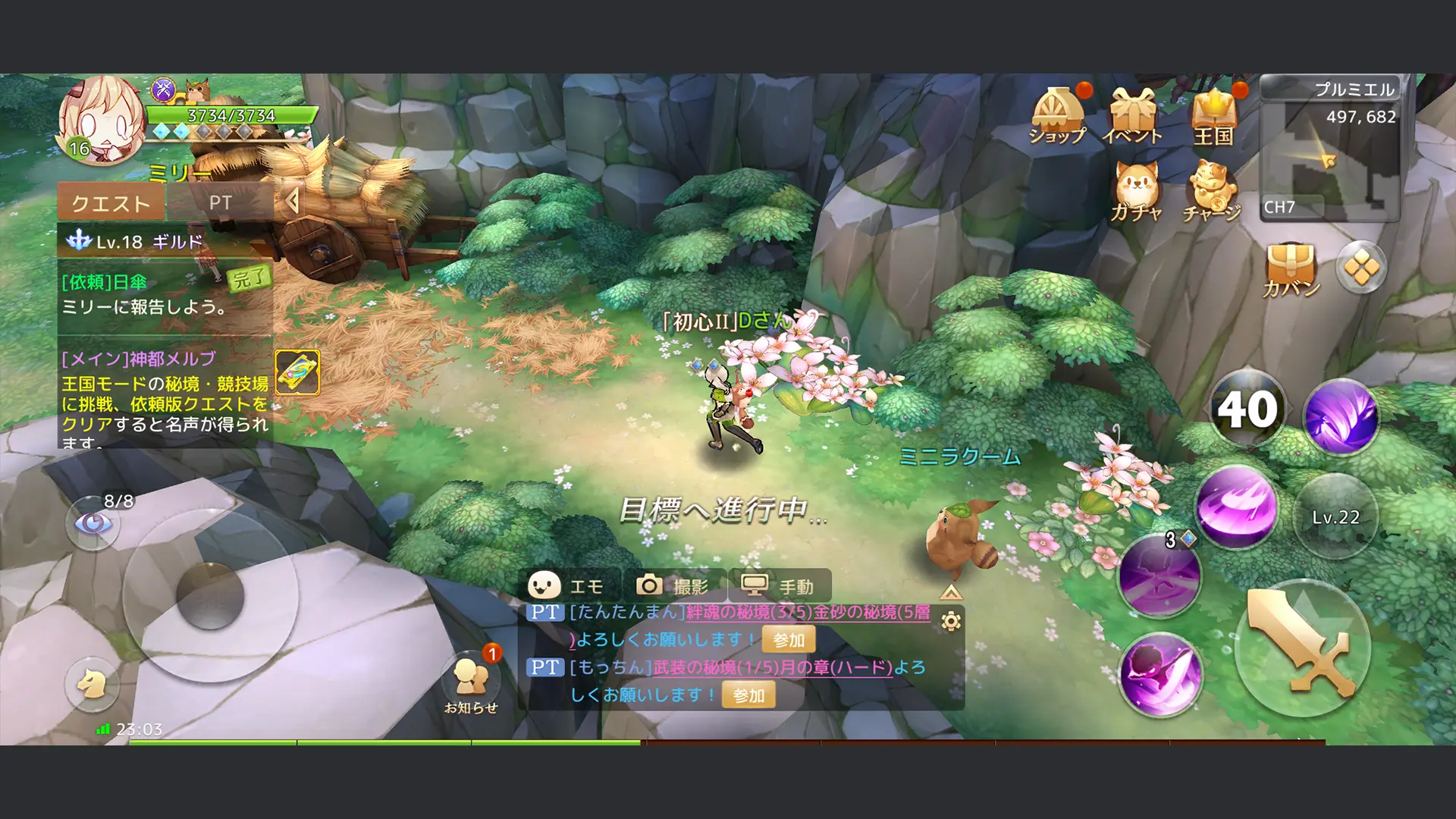Viewport: 1456px width, 819px height.
Task: Open the チャージ charge cat icon
Action: (1212, 190)
